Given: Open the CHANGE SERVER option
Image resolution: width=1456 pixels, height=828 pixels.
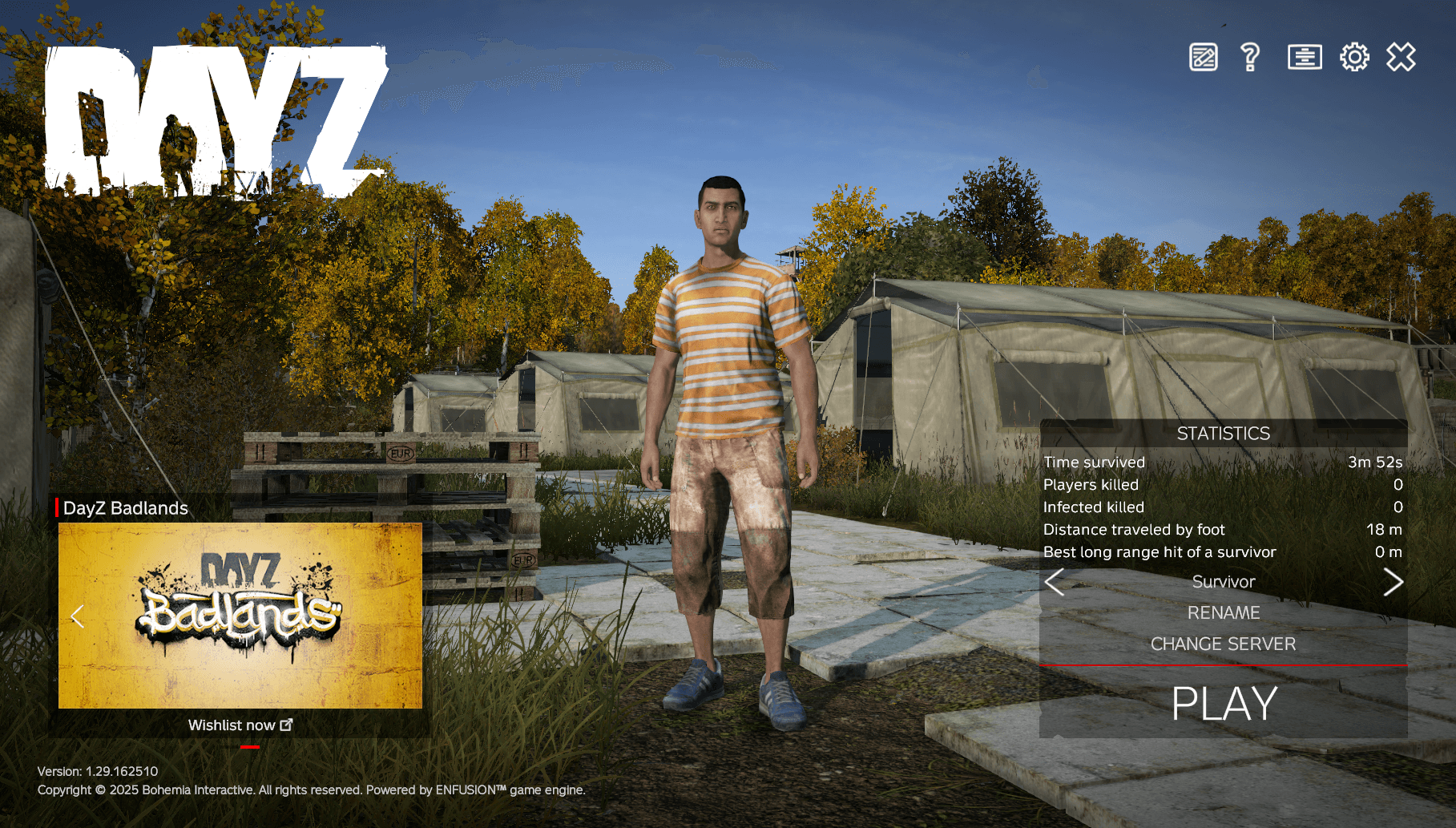Looking at the screenshot, I should (x=1223, y=644).
